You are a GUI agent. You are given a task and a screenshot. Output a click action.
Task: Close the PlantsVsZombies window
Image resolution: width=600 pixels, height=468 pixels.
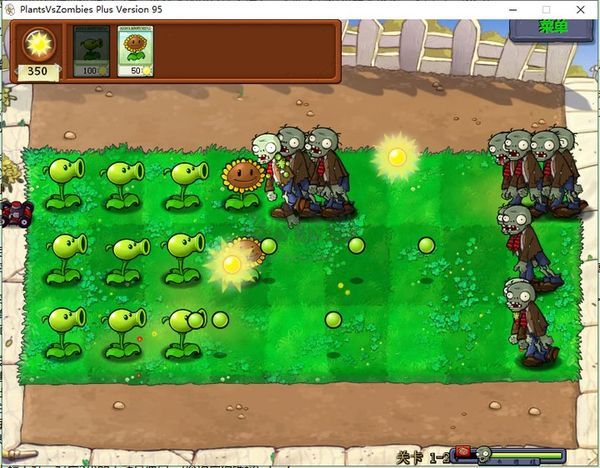point(578,9)
